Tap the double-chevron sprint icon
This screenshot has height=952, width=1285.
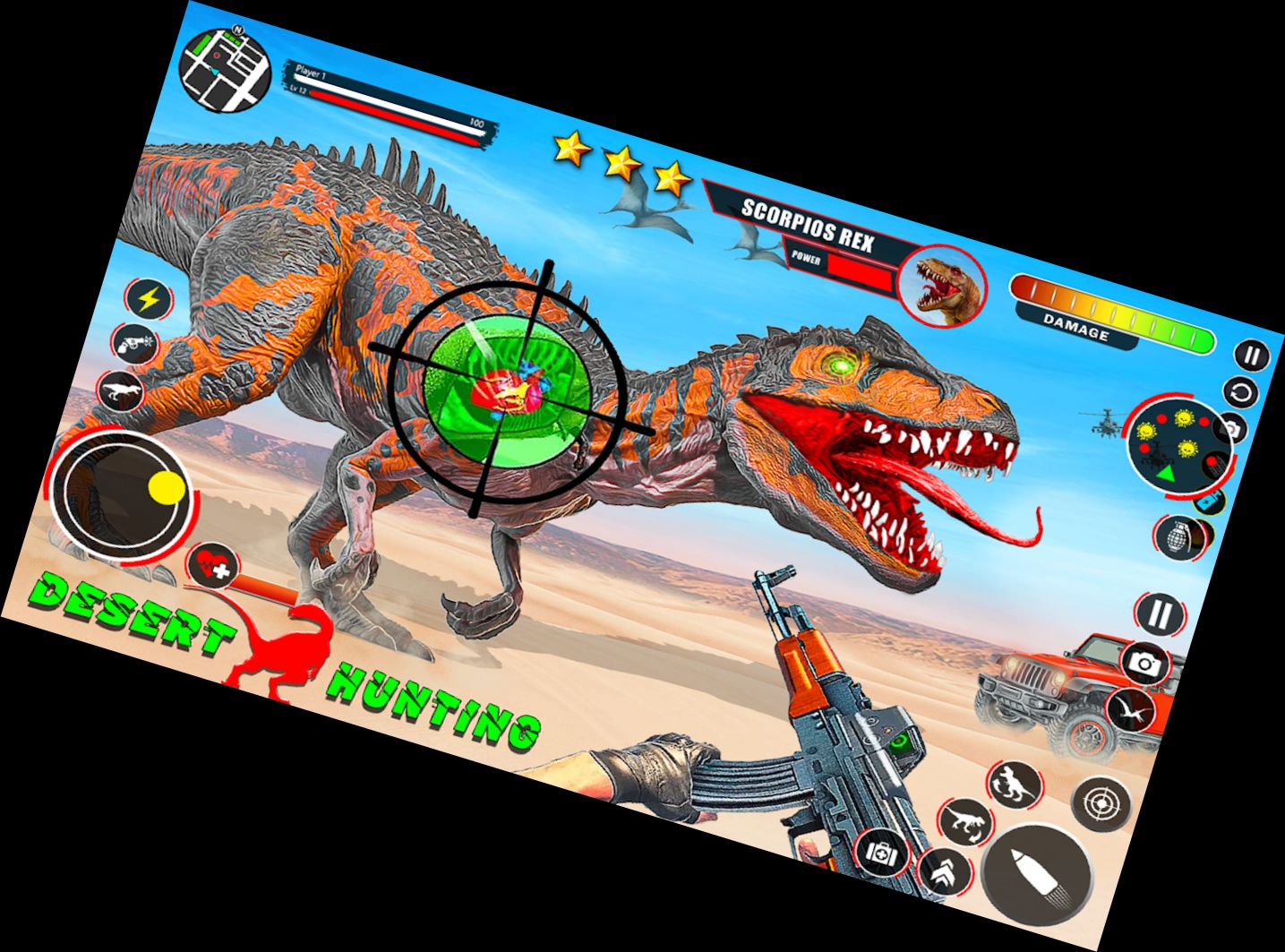click(942, 872)
